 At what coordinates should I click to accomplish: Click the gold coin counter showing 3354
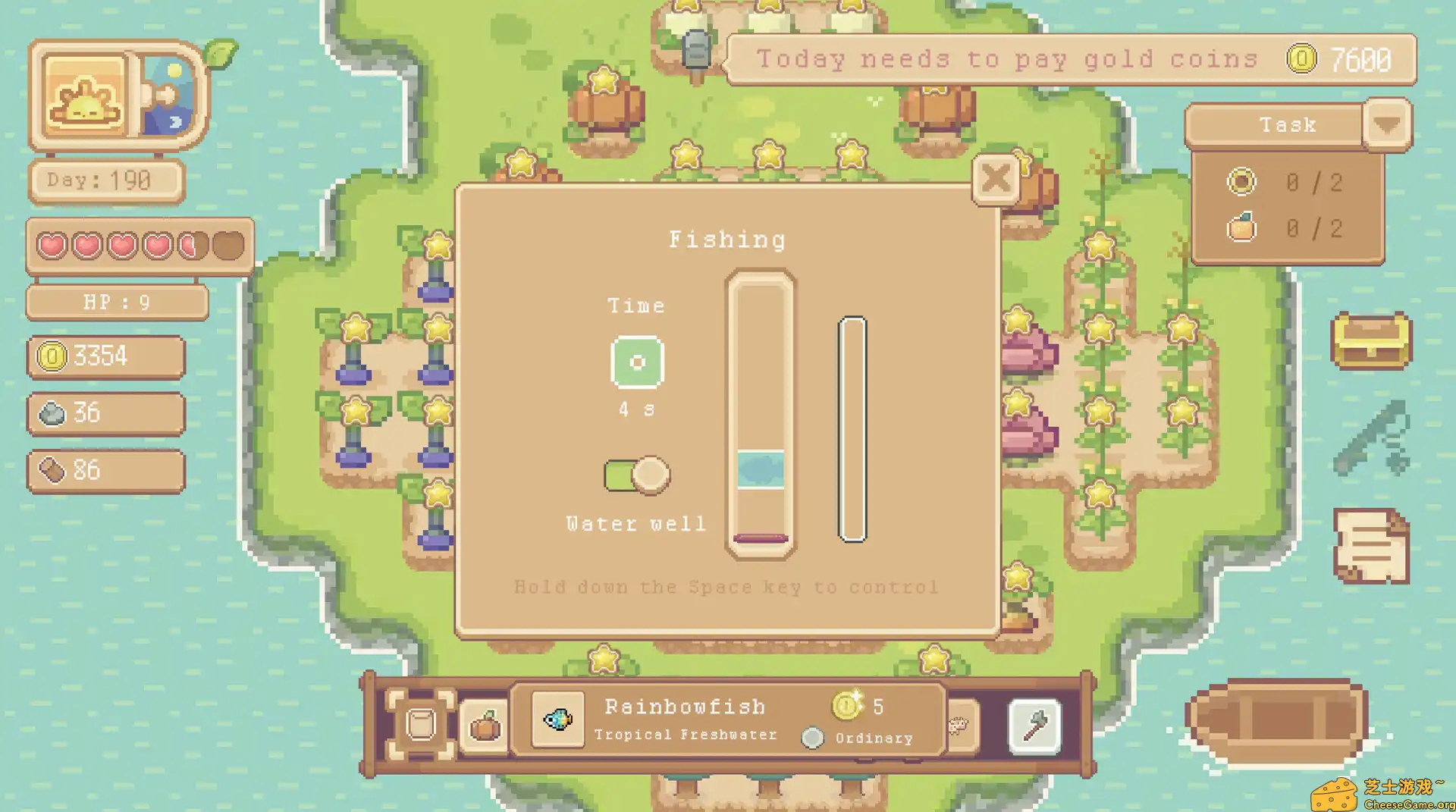[x=105, y=356]
